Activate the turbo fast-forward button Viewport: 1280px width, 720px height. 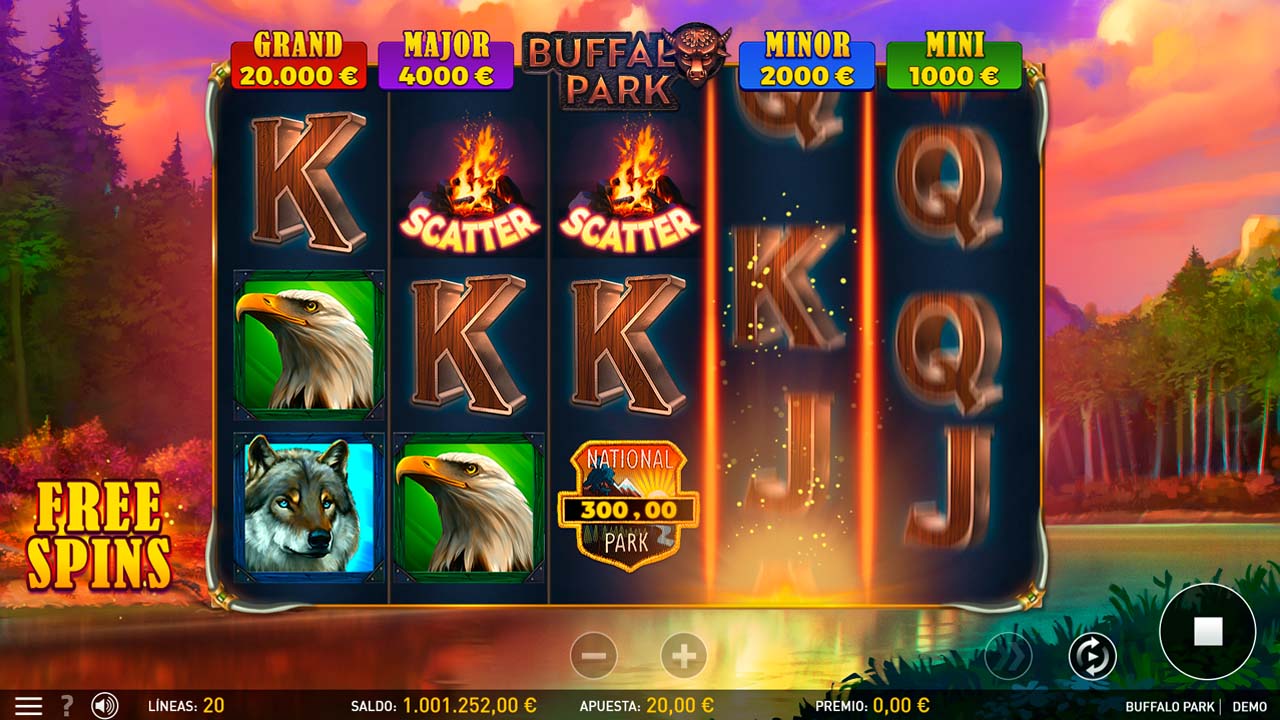[x=1007, y=656]
